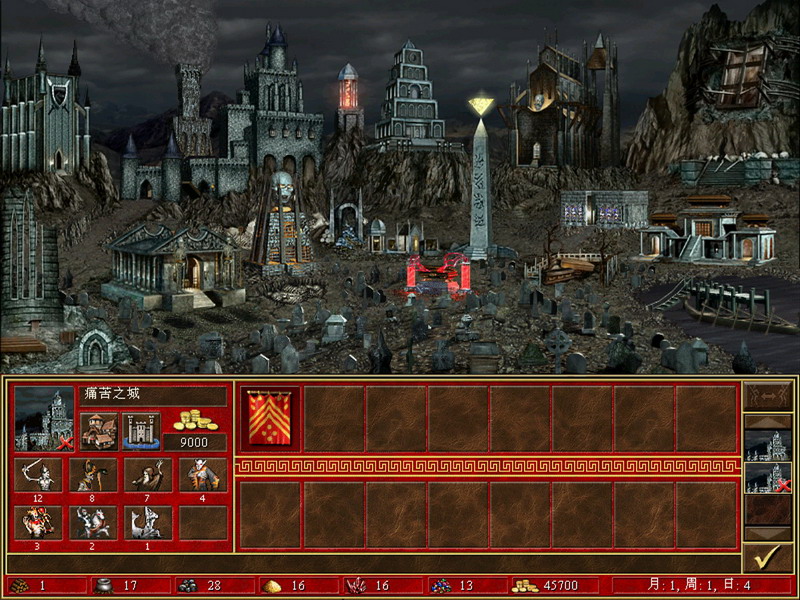Open the town hall building icon

point(99,431)
